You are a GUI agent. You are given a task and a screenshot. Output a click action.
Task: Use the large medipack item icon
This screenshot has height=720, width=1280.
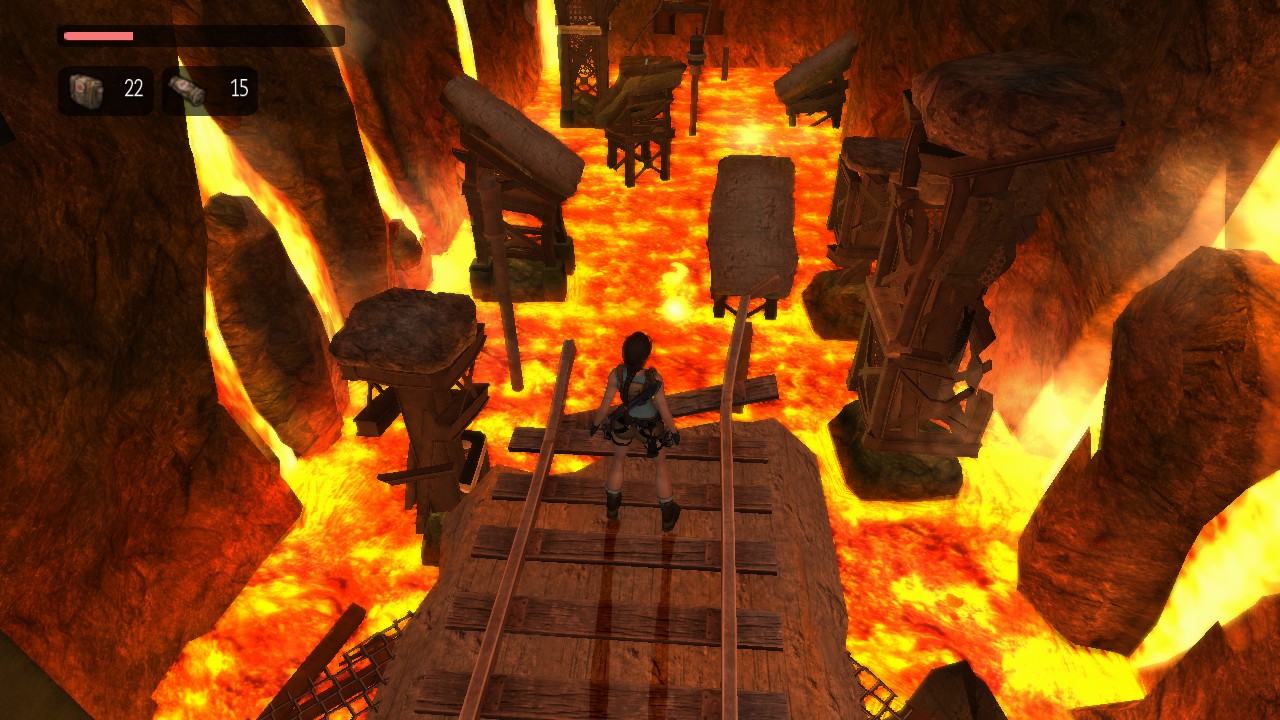86,90
